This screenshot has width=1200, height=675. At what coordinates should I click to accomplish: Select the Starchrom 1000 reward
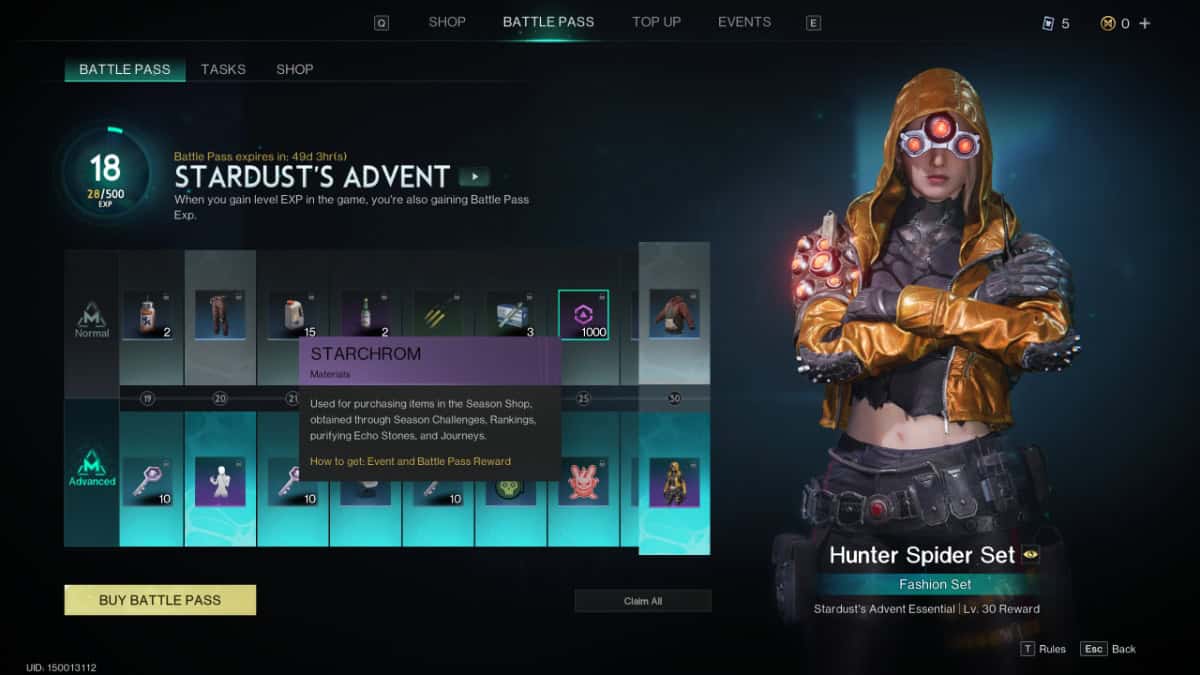coord(583,315)
